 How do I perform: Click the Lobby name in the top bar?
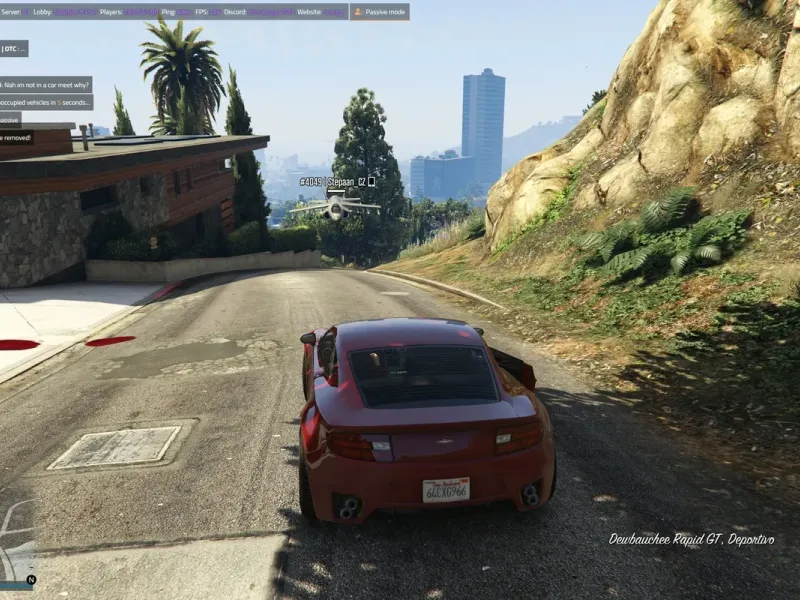click(x=76, y=12)
